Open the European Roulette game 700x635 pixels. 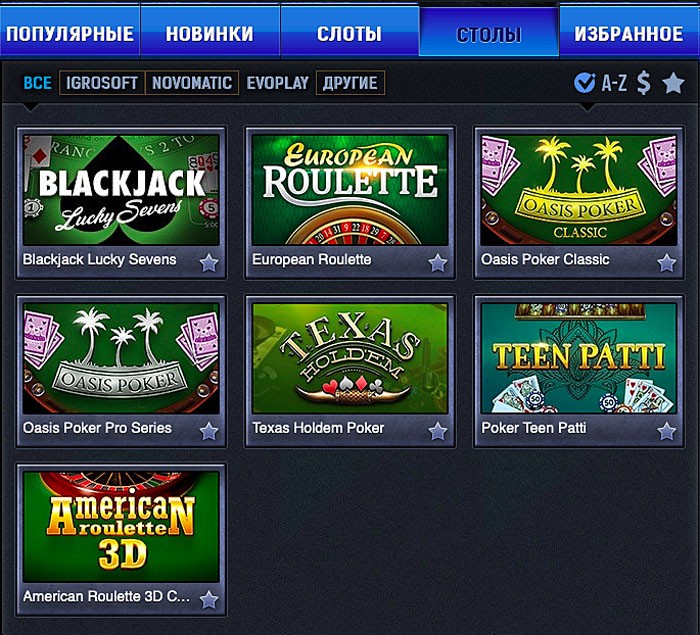350,190
